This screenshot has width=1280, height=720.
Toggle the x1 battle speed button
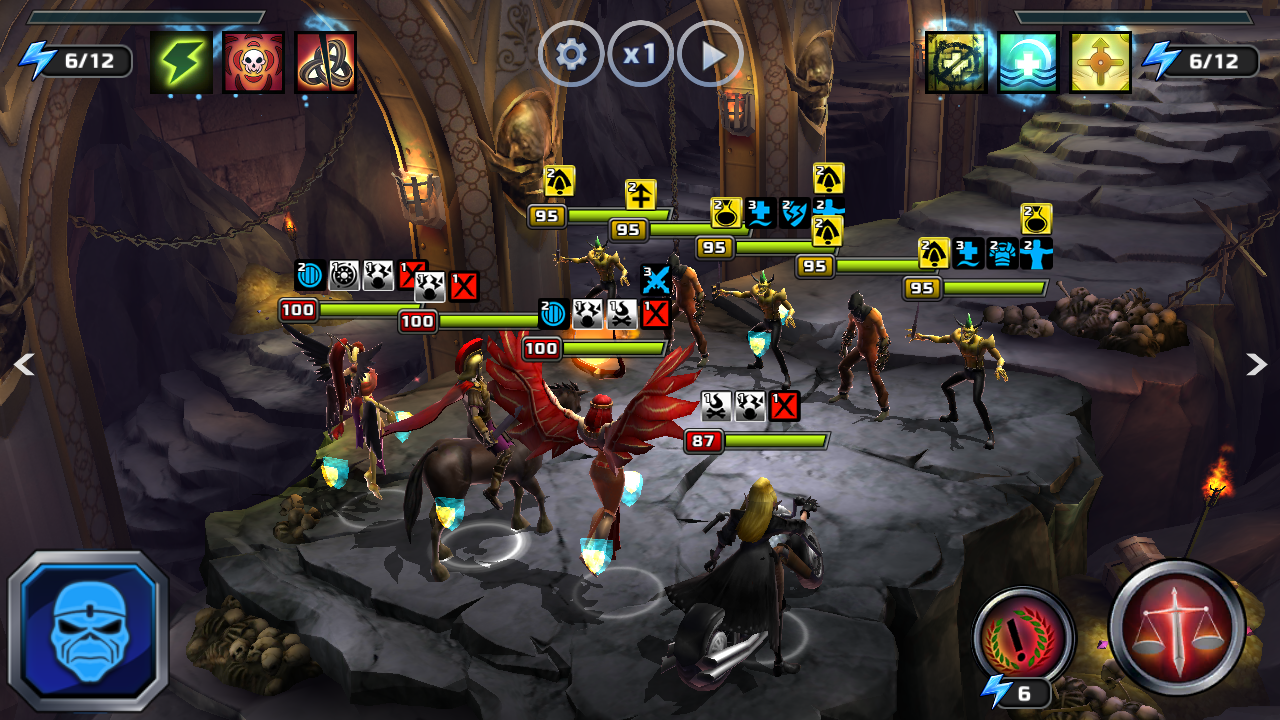pyautogui.click(x=640, y=54)
